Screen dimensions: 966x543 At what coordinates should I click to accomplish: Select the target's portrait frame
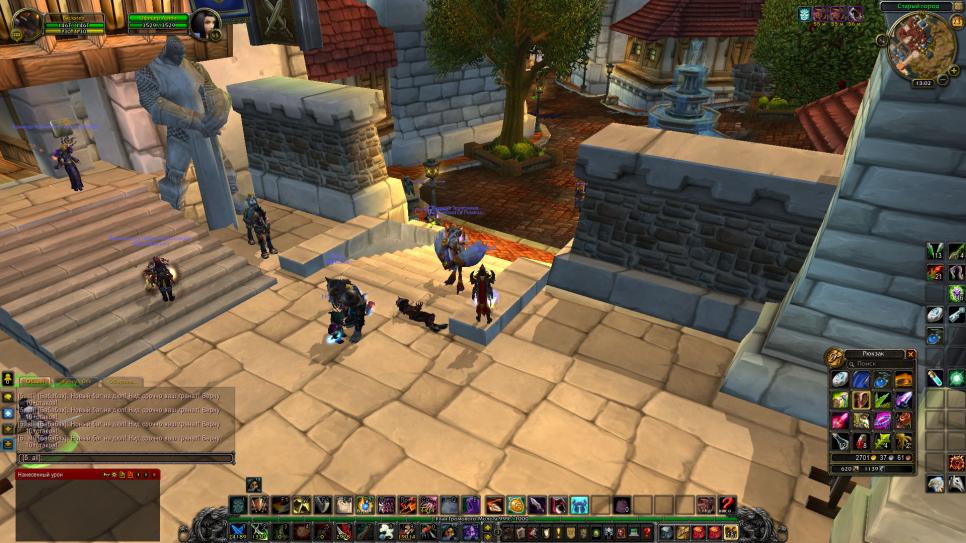pos(205,24)
